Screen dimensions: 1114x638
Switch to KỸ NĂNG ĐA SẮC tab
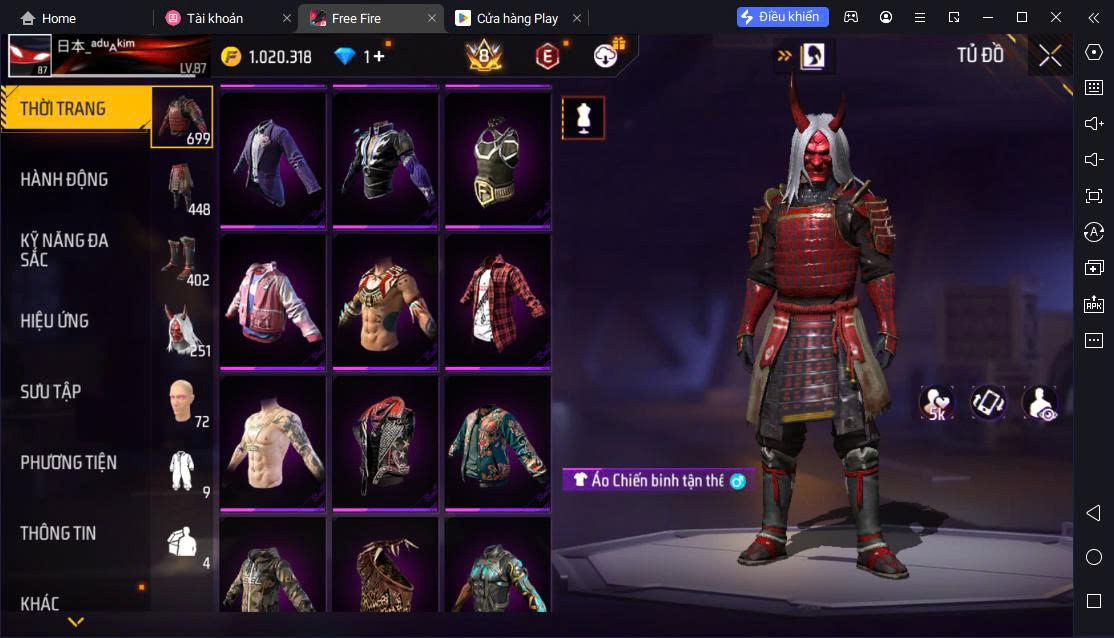point(64,250)
